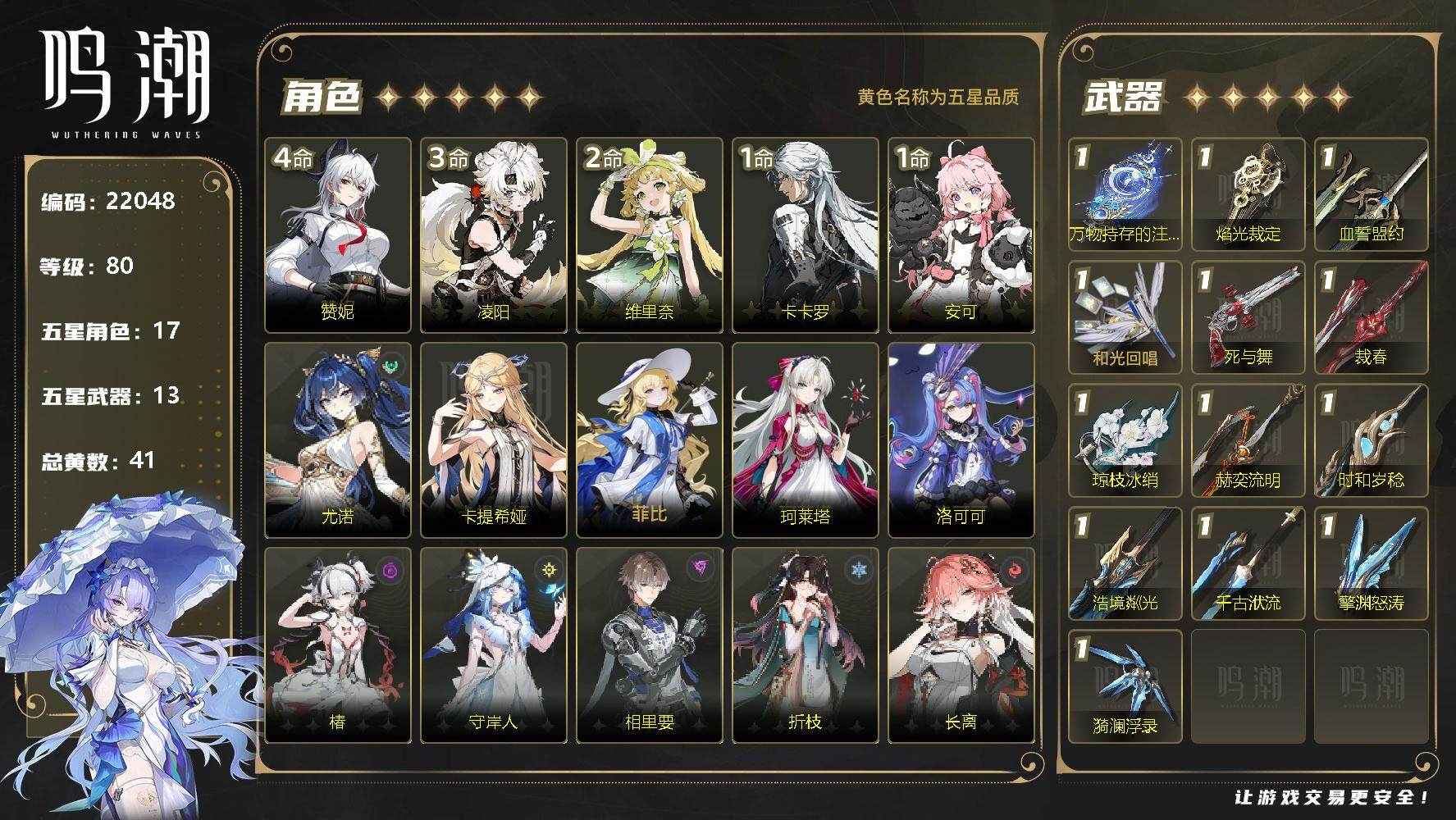
Task: Select the 长离 character card
Action: click(961, 645)
